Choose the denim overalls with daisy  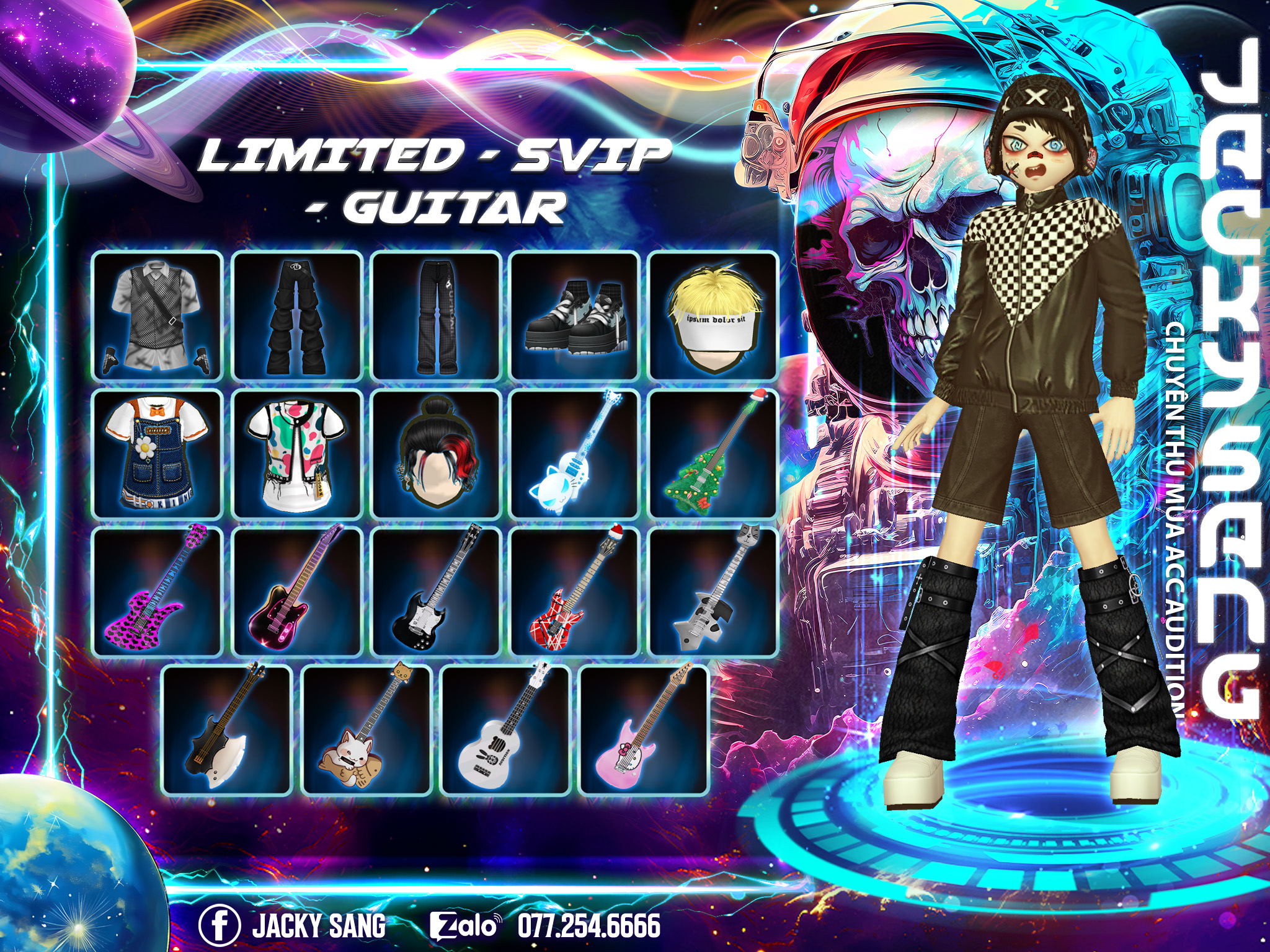coord(158,454)
